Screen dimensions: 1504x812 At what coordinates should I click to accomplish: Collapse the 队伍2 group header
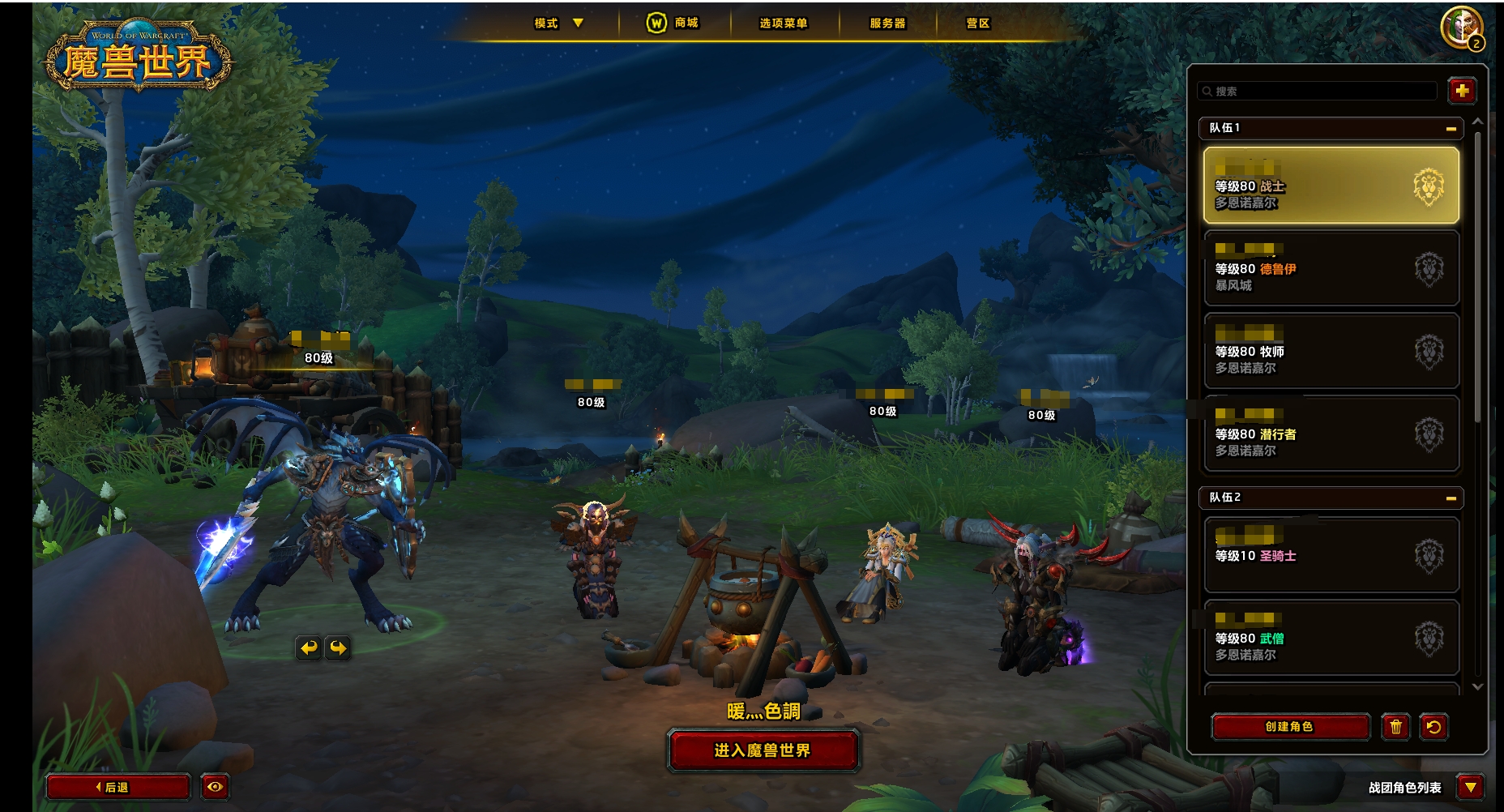click(1451, 498)
